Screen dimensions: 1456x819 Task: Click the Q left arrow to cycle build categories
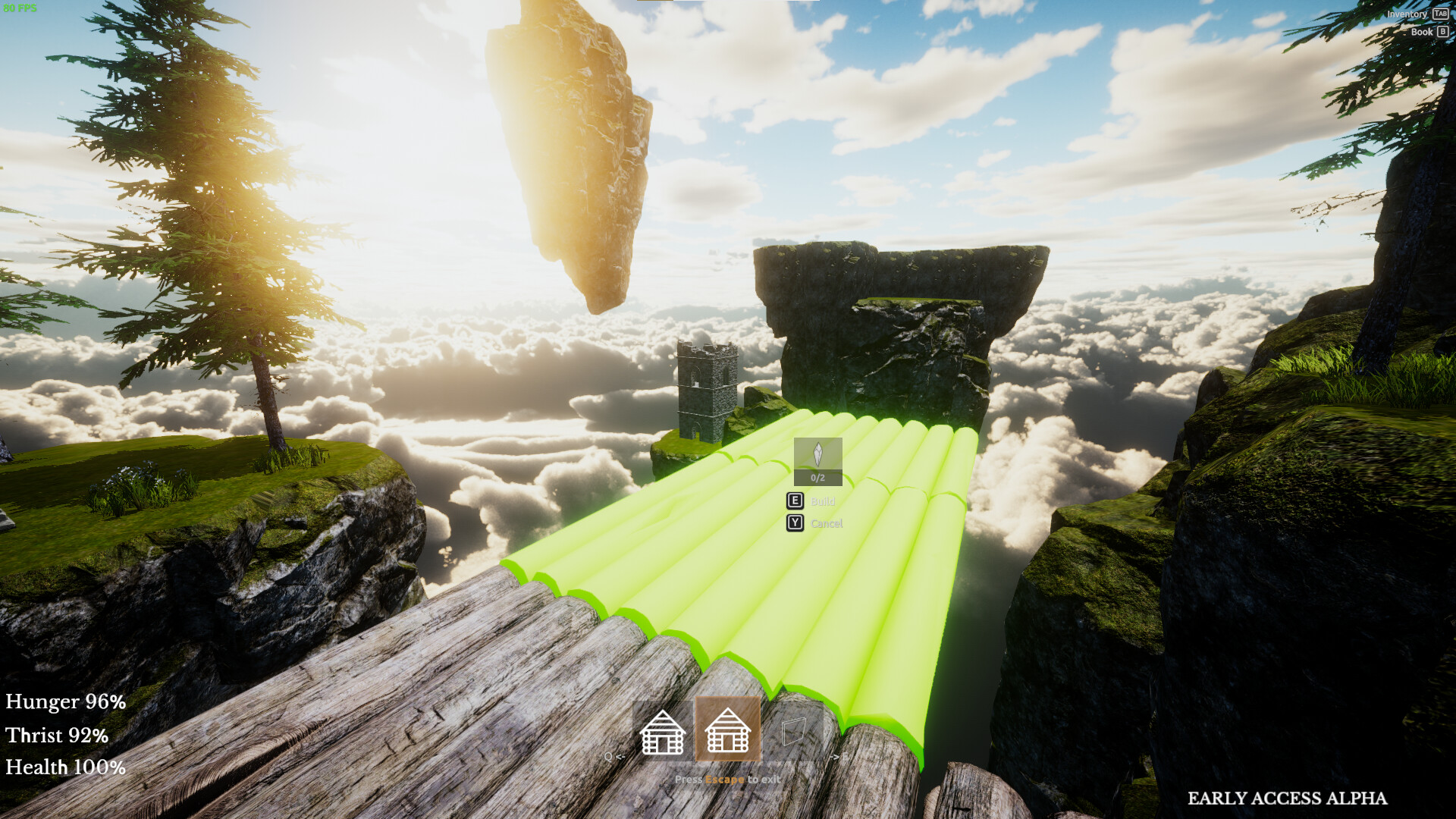pos(614,755)
